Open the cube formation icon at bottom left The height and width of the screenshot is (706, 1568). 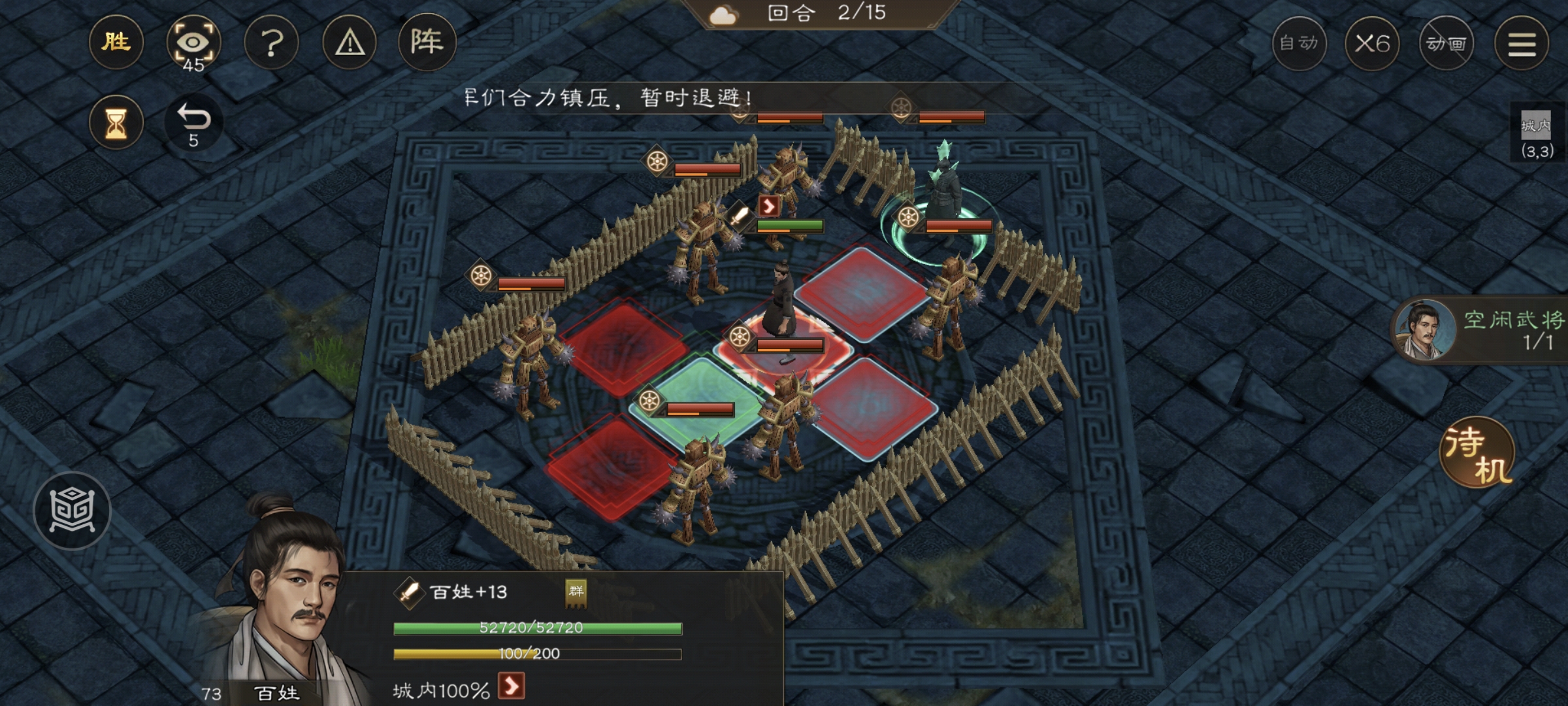(74, 509)
